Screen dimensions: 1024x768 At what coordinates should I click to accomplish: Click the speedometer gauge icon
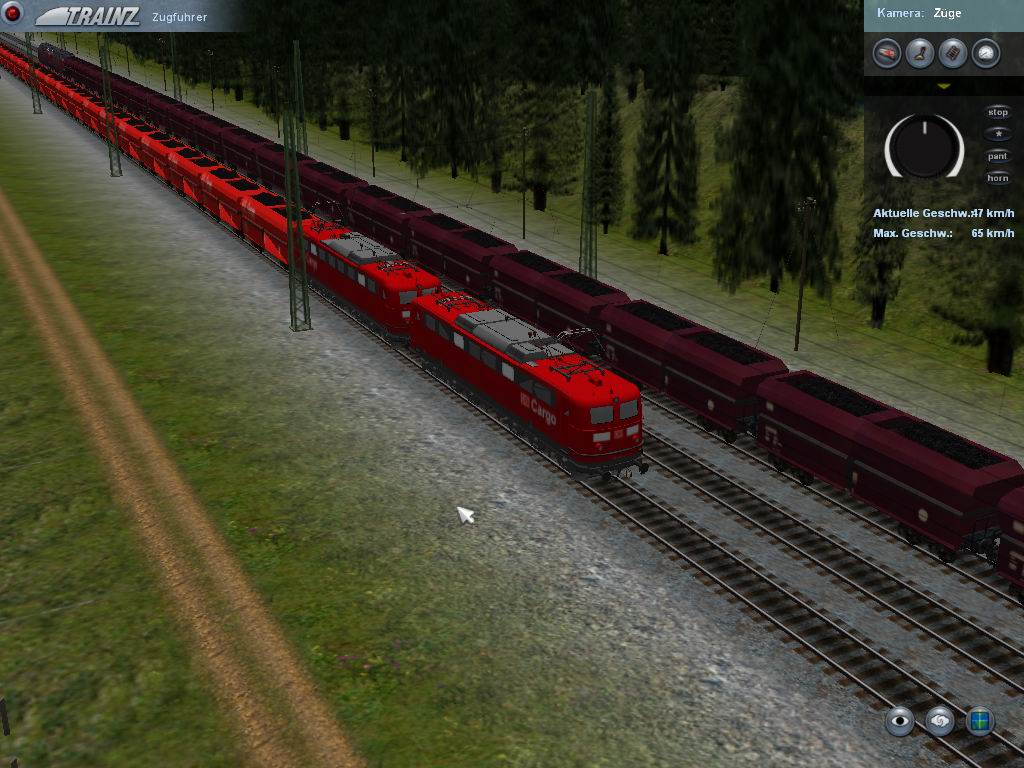coord(986,53)
